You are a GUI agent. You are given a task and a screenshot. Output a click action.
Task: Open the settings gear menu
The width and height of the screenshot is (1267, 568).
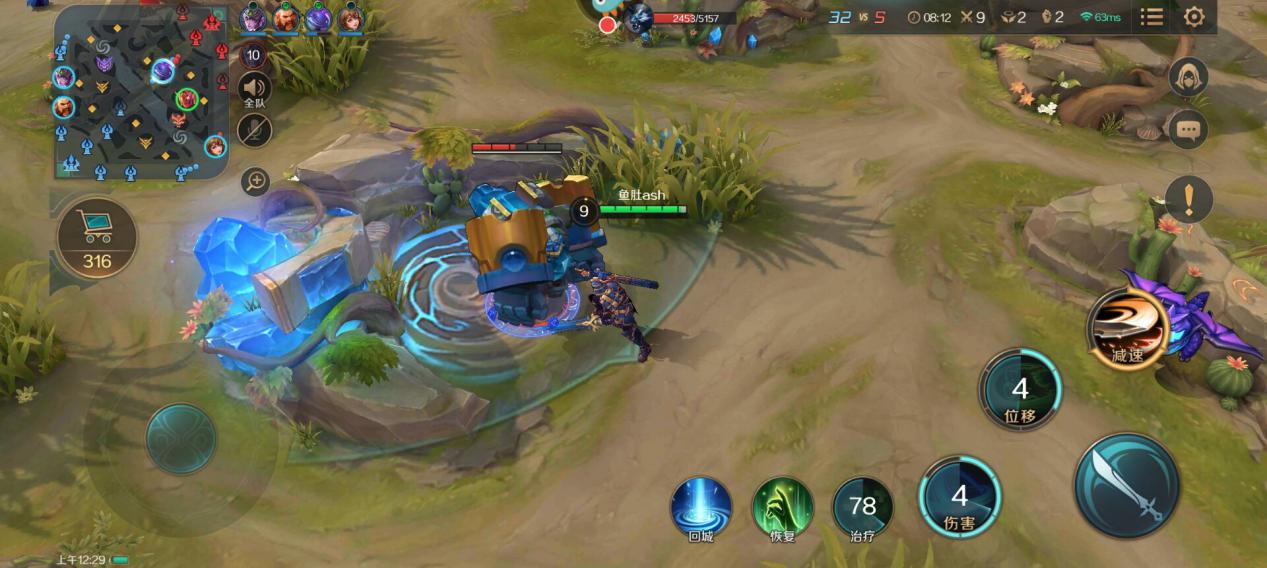pos(1194,17)
